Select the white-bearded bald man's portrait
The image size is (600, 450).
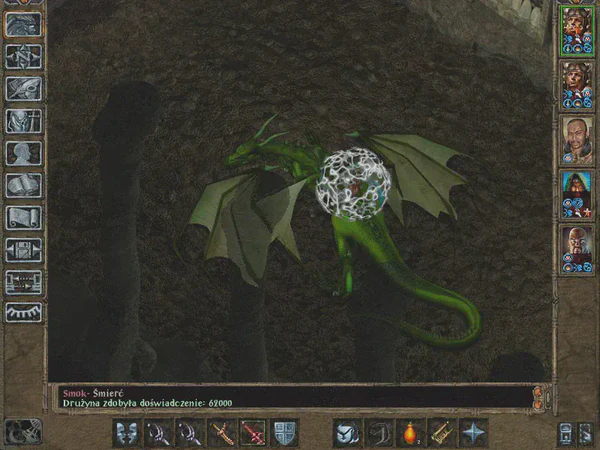point(577,246)
